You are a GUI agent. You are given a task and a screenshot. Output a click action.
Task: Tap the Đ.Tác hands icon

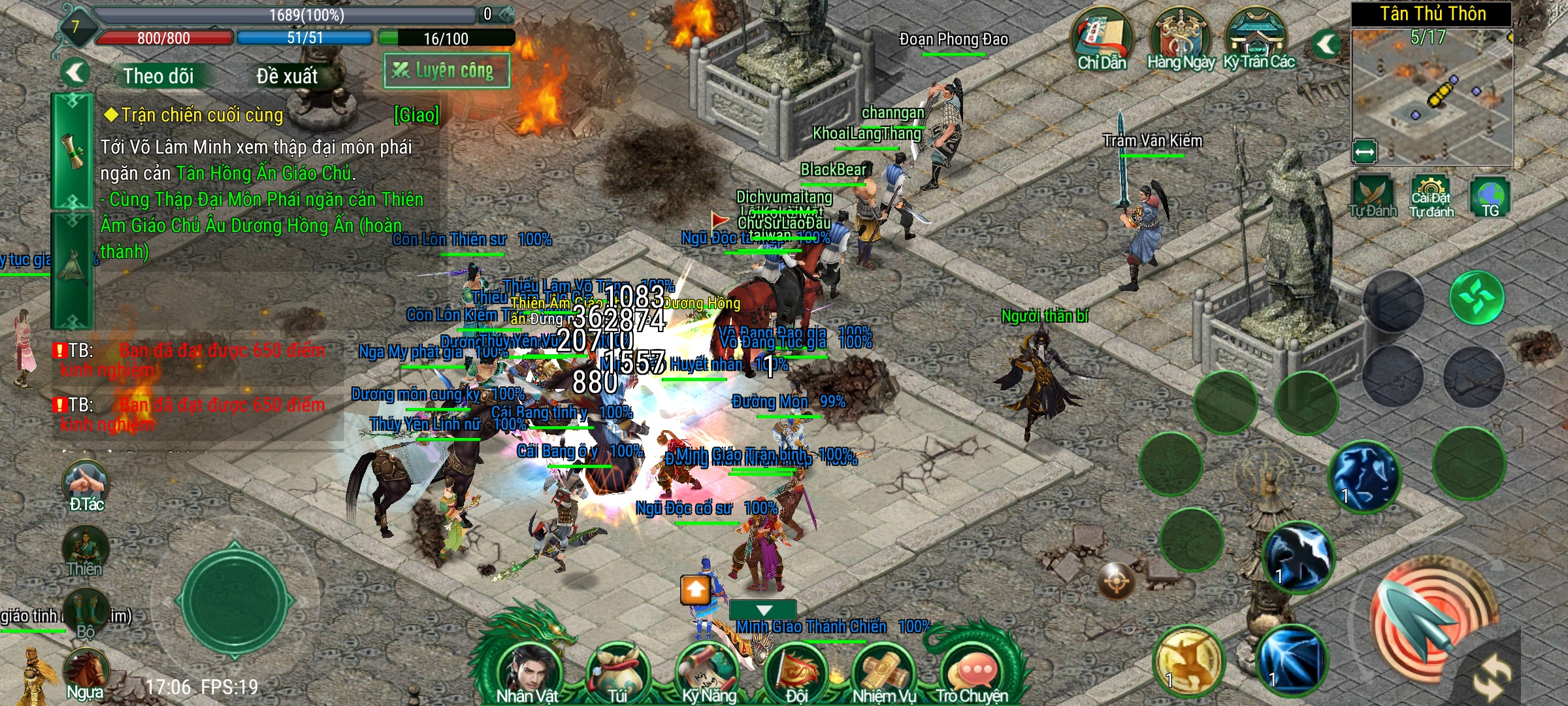[86, 485]
